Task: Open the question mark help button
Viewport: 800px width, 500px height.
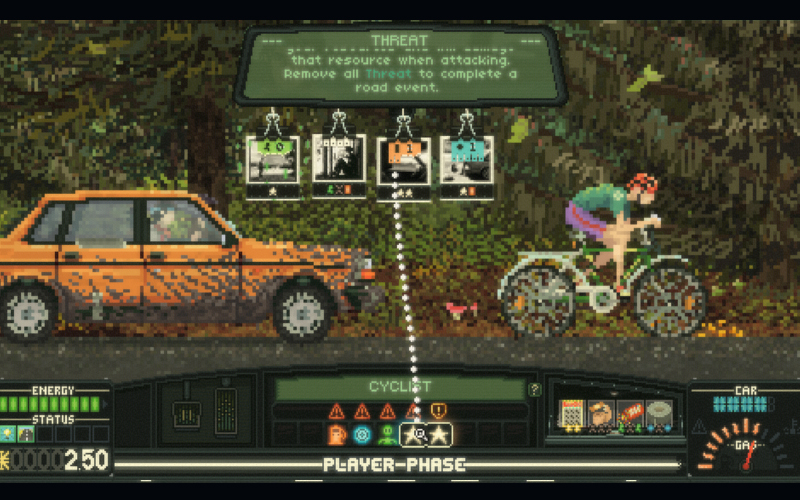Action: [535, 390]
